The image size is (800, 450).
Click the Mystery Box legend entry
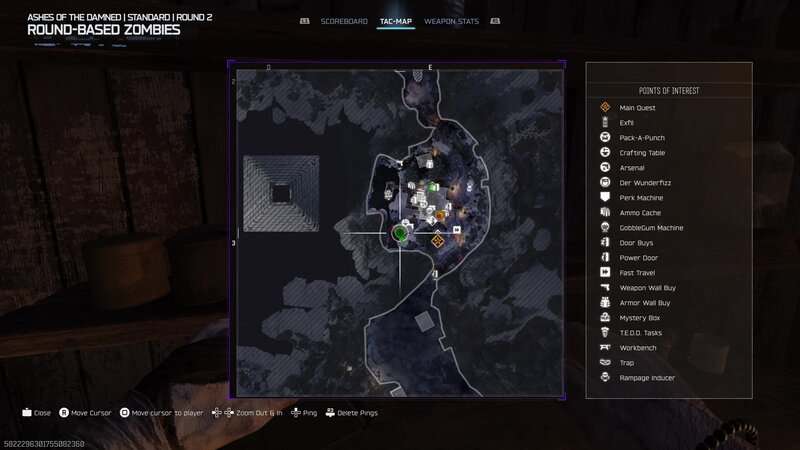point(638,317)
